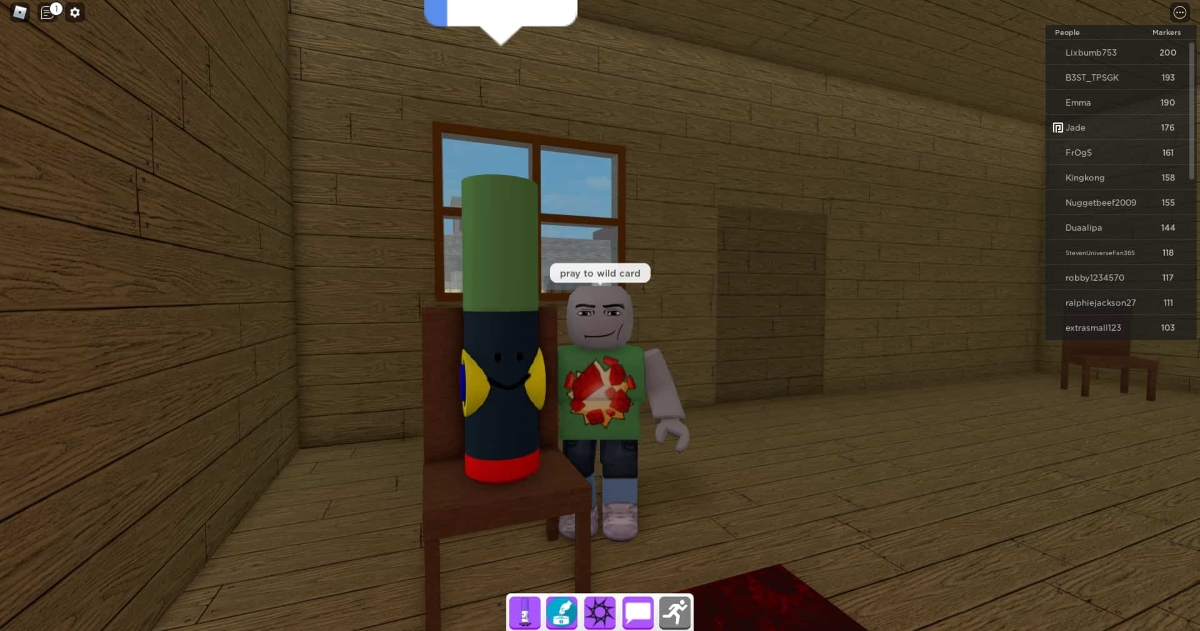The height and width of the screenshot is (631, 1200).
Task: Toggle the gray running figure button
Action: [x=675, y=611]
